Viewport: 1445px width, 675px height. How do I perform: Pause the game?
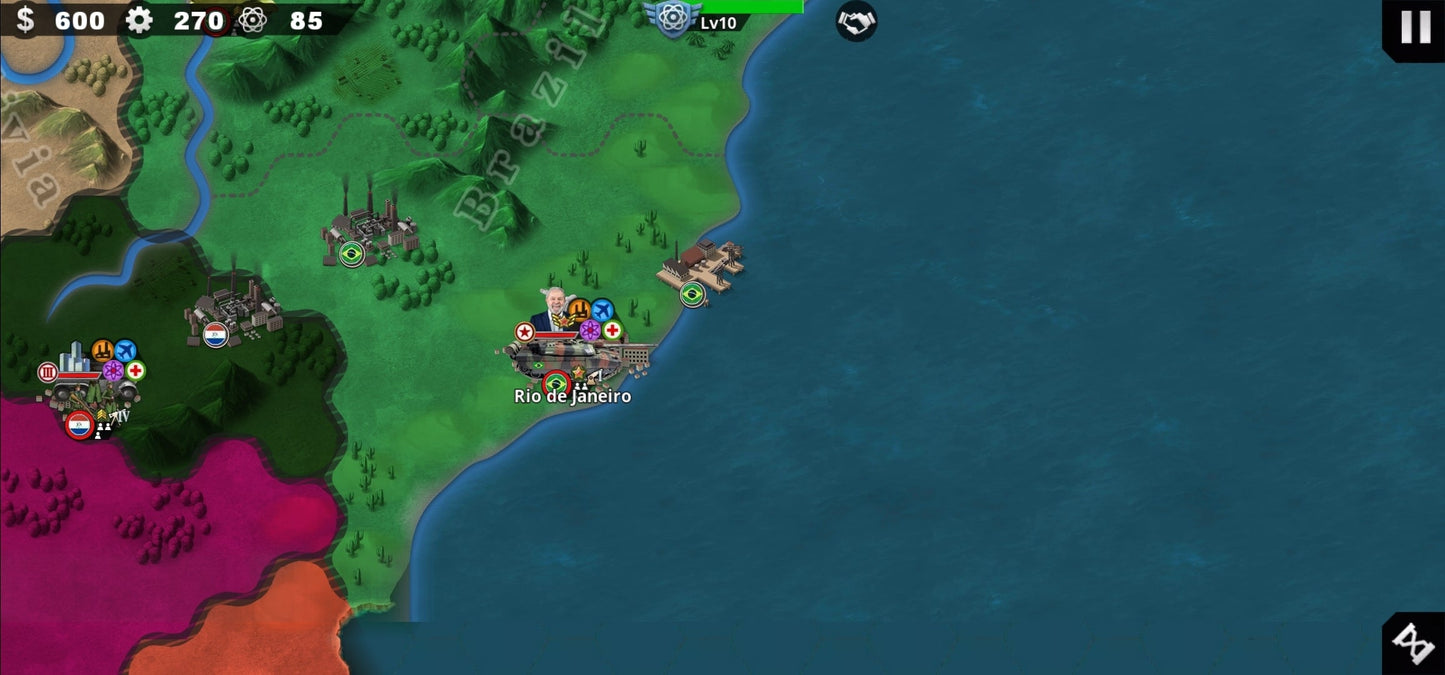pos(1415,27)
